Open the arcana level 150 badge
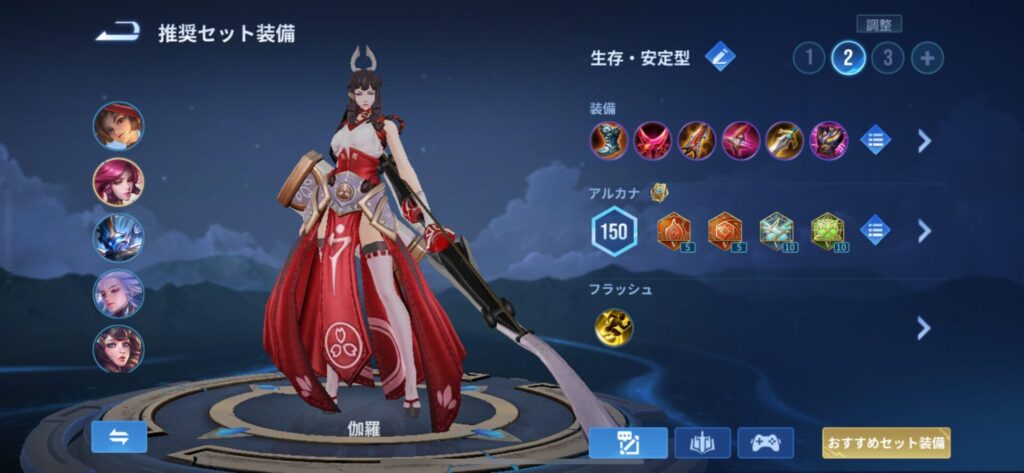1024x473 pixels. [615, 232]
